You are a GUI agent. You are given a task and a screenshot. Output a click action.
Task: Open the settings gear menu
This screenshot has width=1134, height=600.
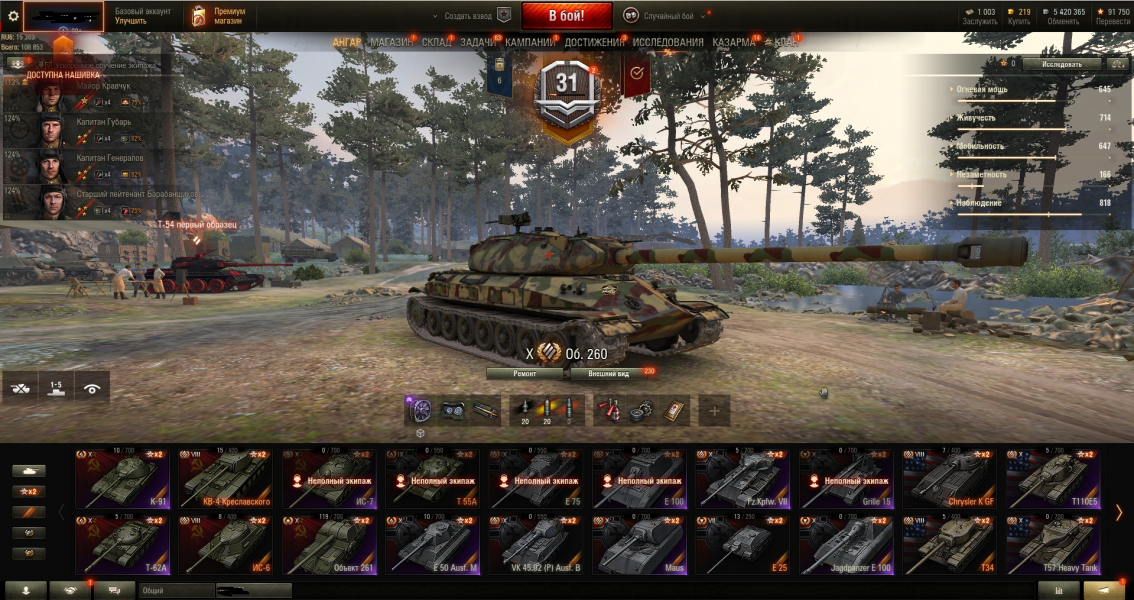[13, 16]
